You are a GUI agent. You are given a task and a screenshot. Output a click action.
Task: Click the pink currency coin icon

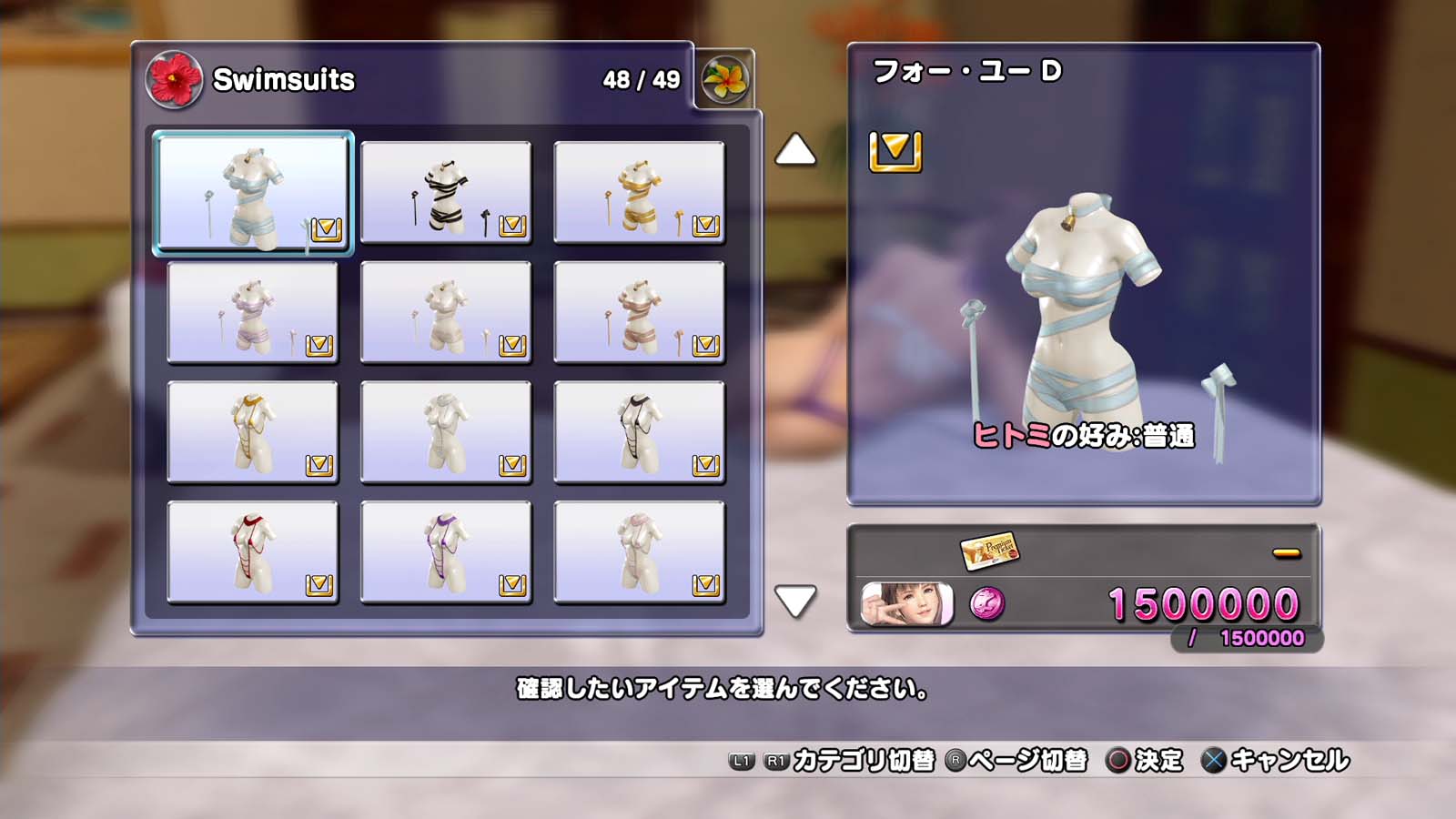coord(987,604)
